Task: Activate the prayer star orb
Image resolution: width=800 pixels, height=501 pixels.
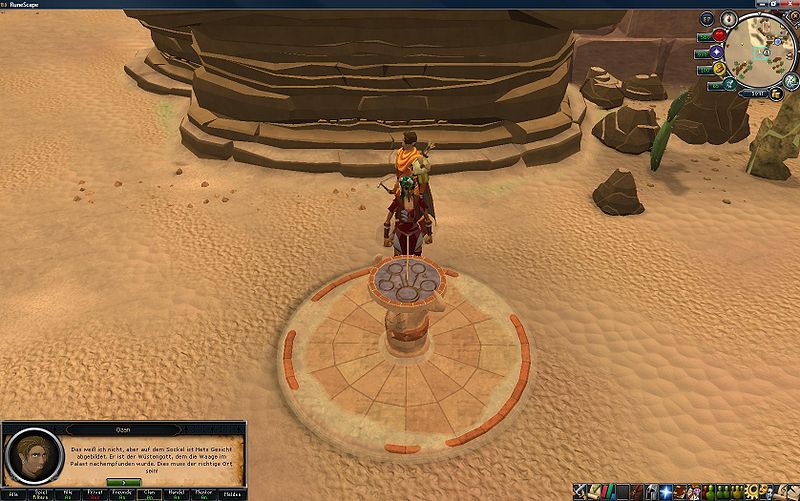Action: pyautogui.click(x=718, y=52)
